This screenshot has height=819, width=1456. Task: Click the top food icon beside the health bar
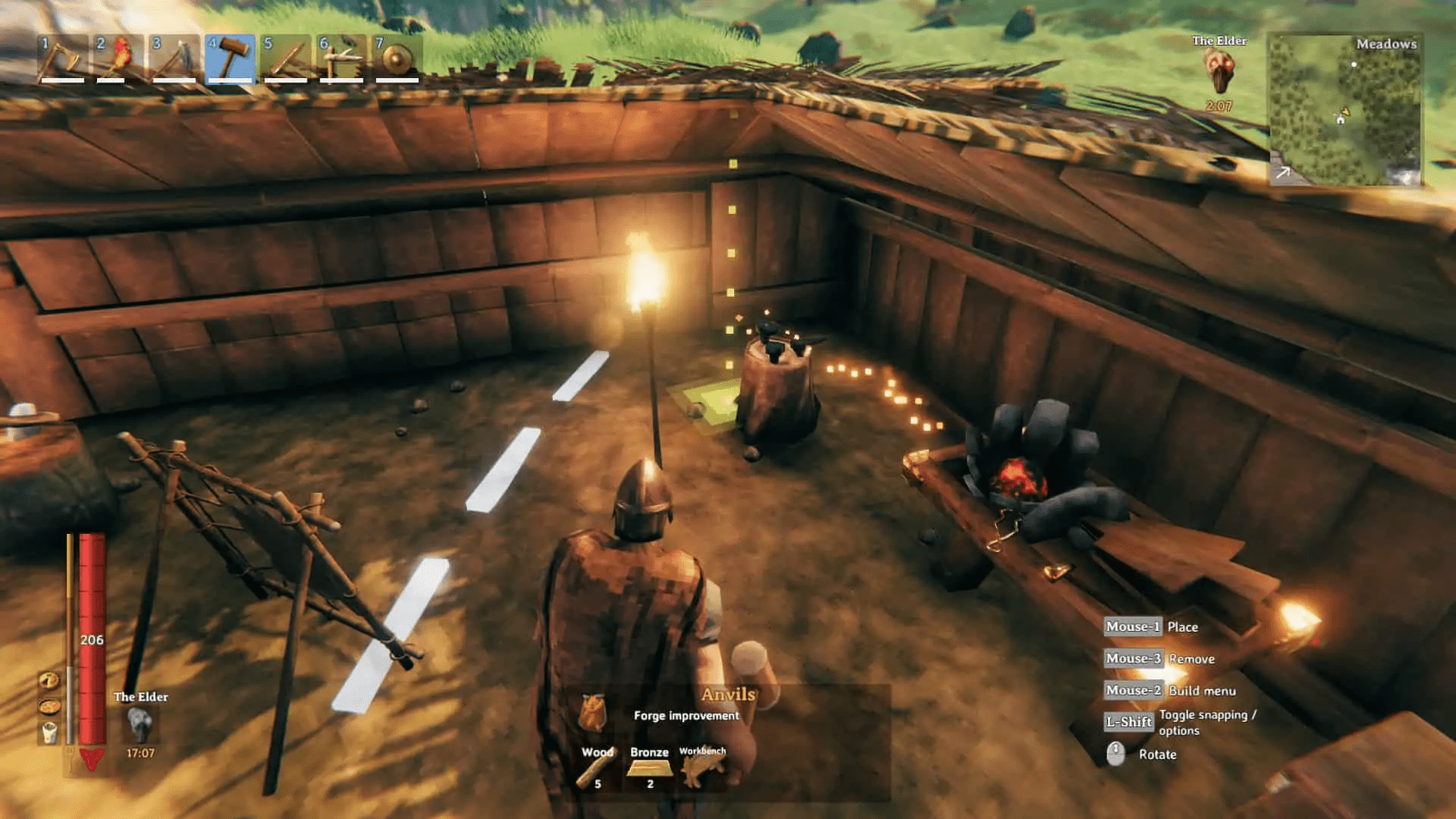point(49,680)
